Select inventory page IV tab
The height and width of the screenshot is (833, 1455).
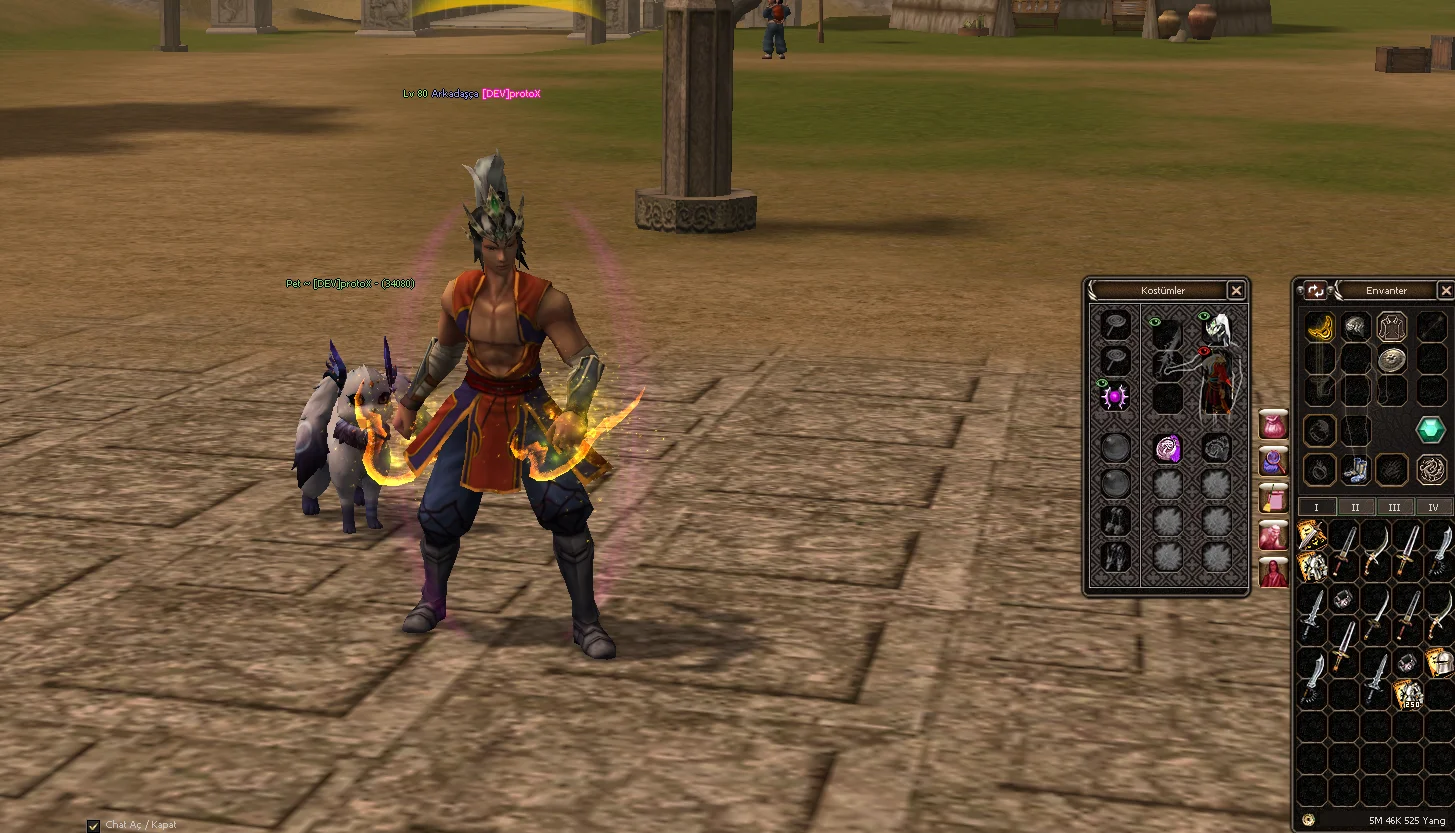1433,507
